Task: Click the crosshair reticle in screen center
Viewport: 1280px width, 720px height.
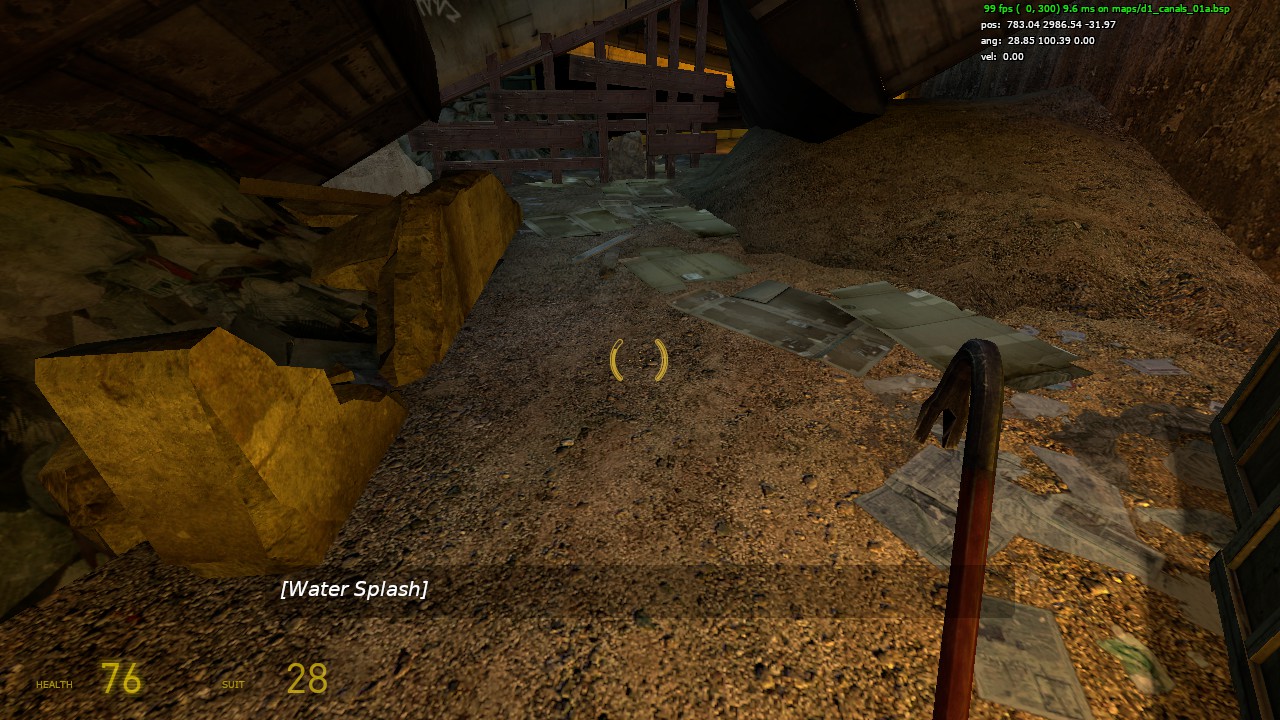Action: (640, 360)
